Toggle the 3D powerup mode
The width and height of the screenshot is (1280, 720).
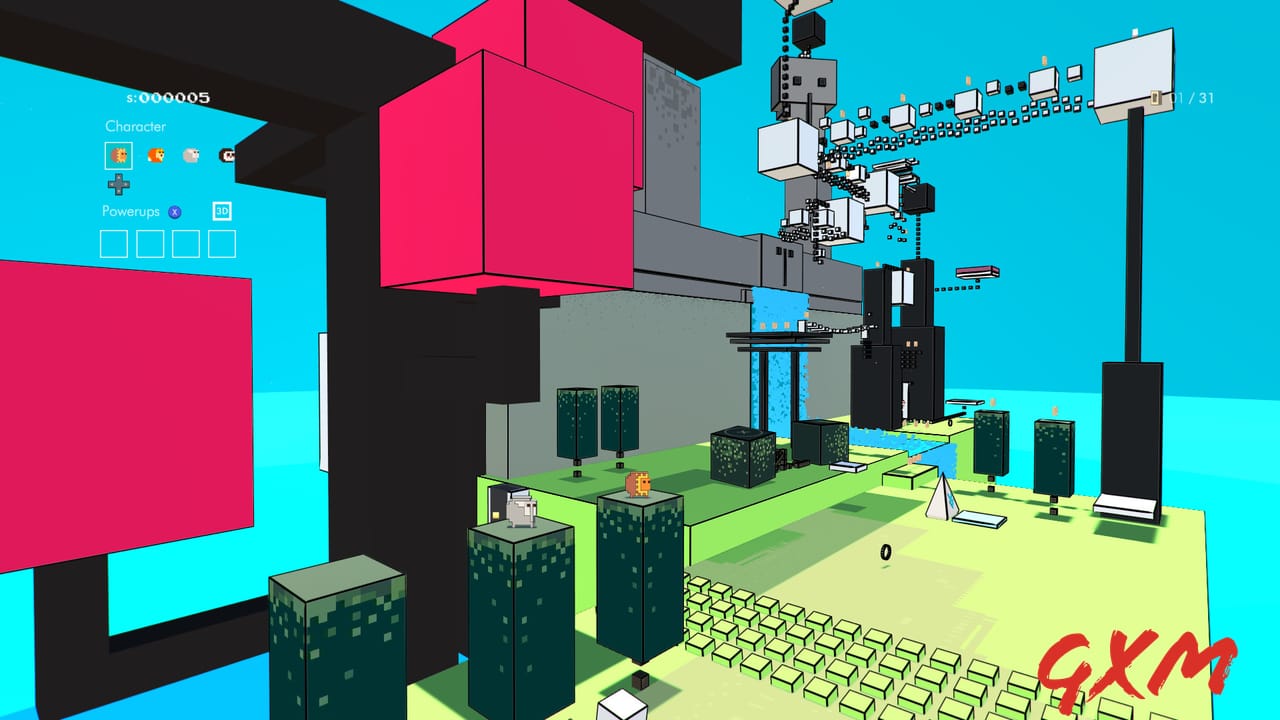pyautogui.click(x=222, y=211)
